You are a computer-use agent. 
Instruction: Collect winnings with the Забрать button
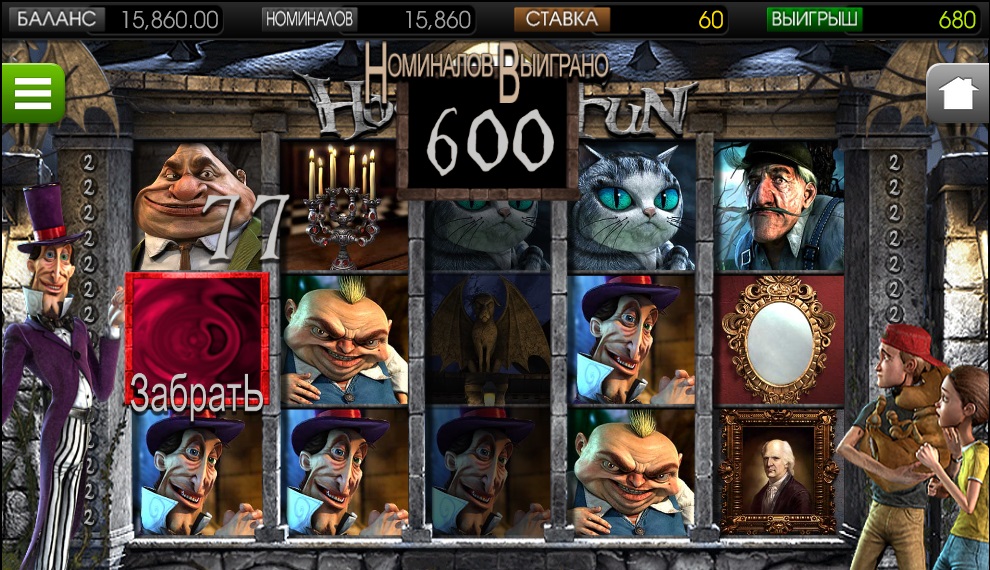[x=196, y=340]
